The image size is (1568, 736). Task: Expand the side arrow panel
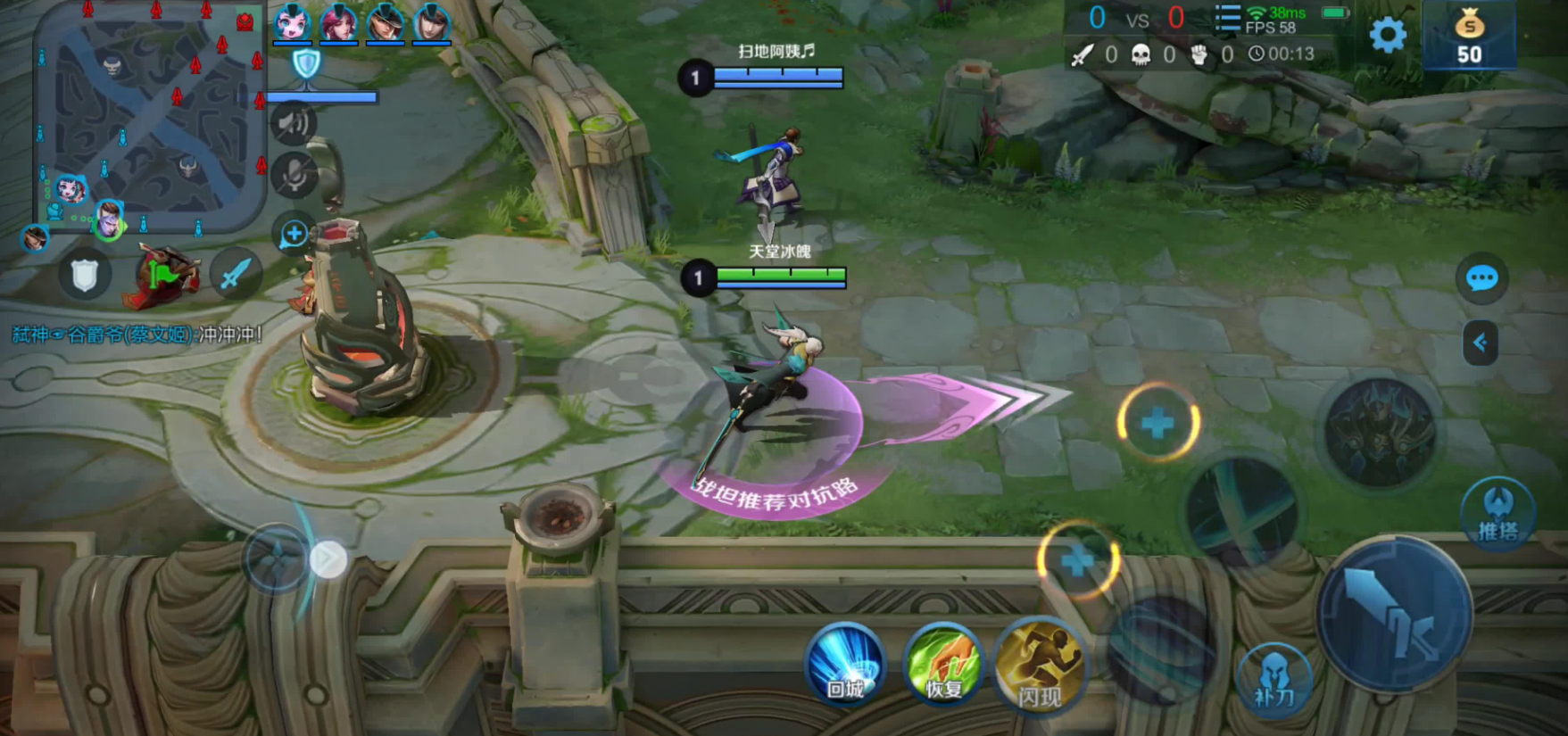point(1480,343)
